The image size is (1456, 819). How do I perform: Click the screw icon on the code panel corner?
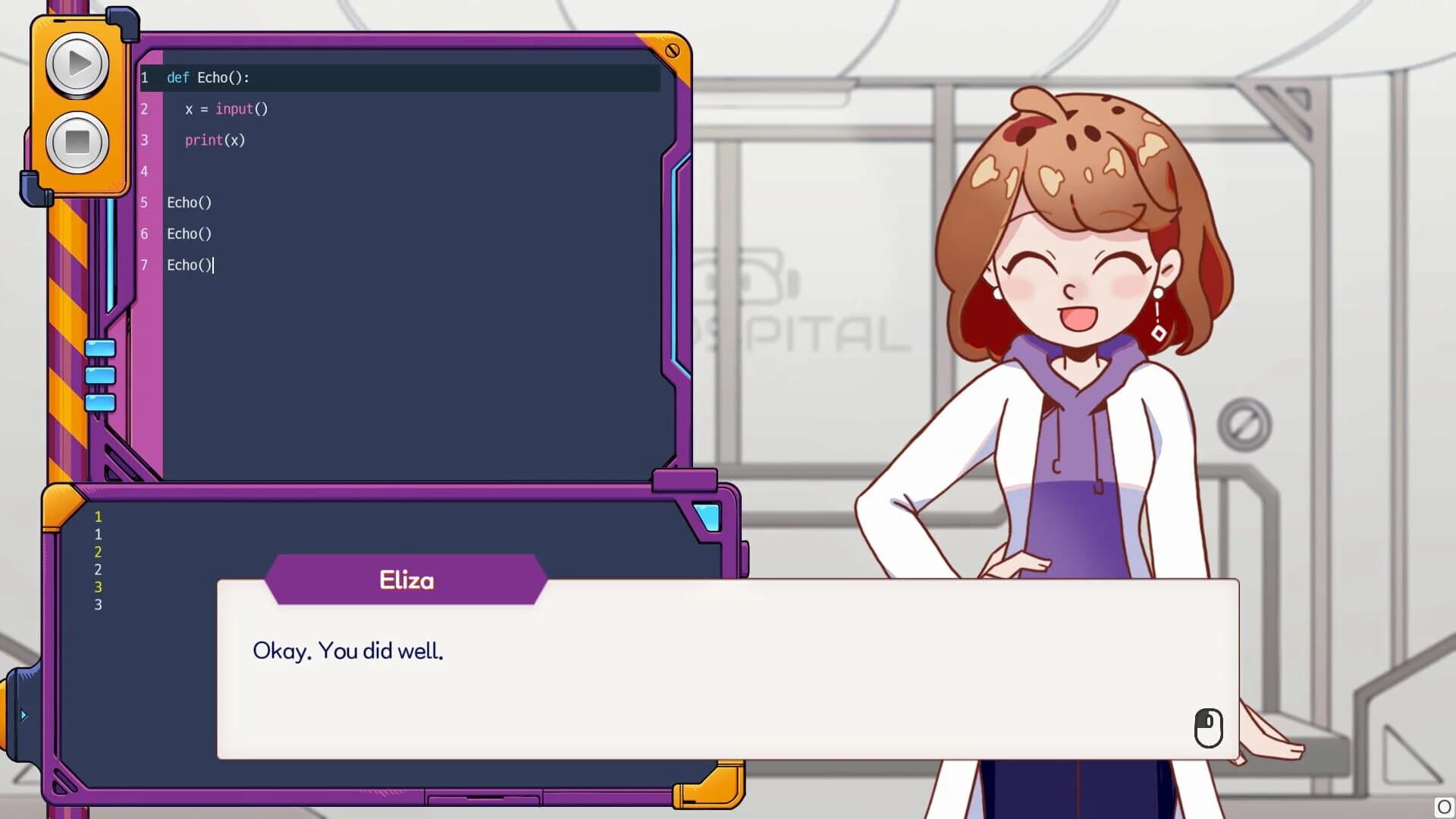tap(672, 51)
